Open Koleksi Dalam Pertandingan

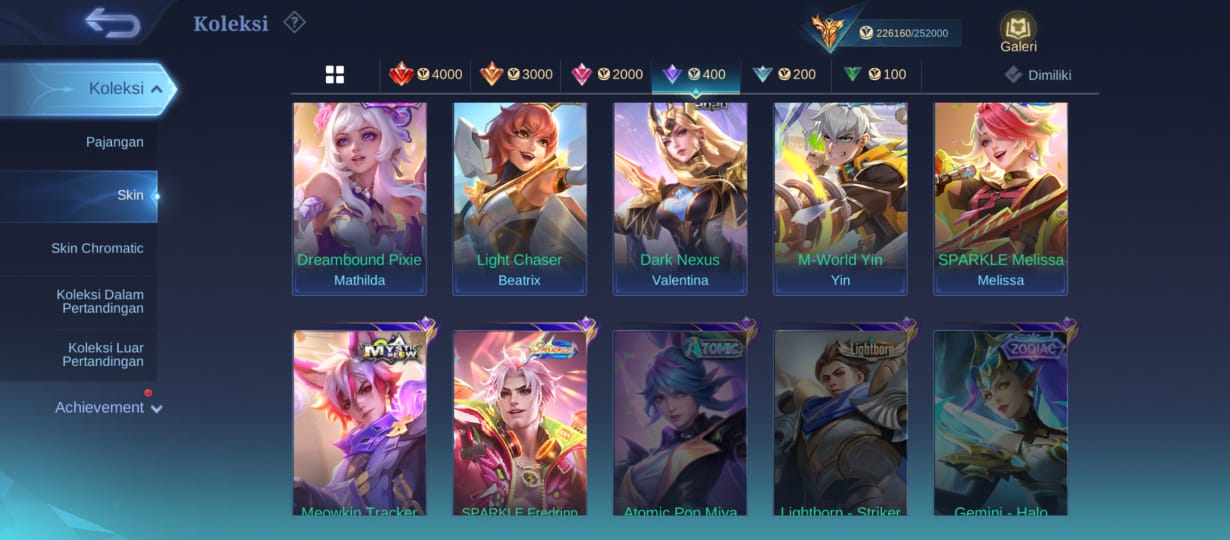tap(100, 301)
